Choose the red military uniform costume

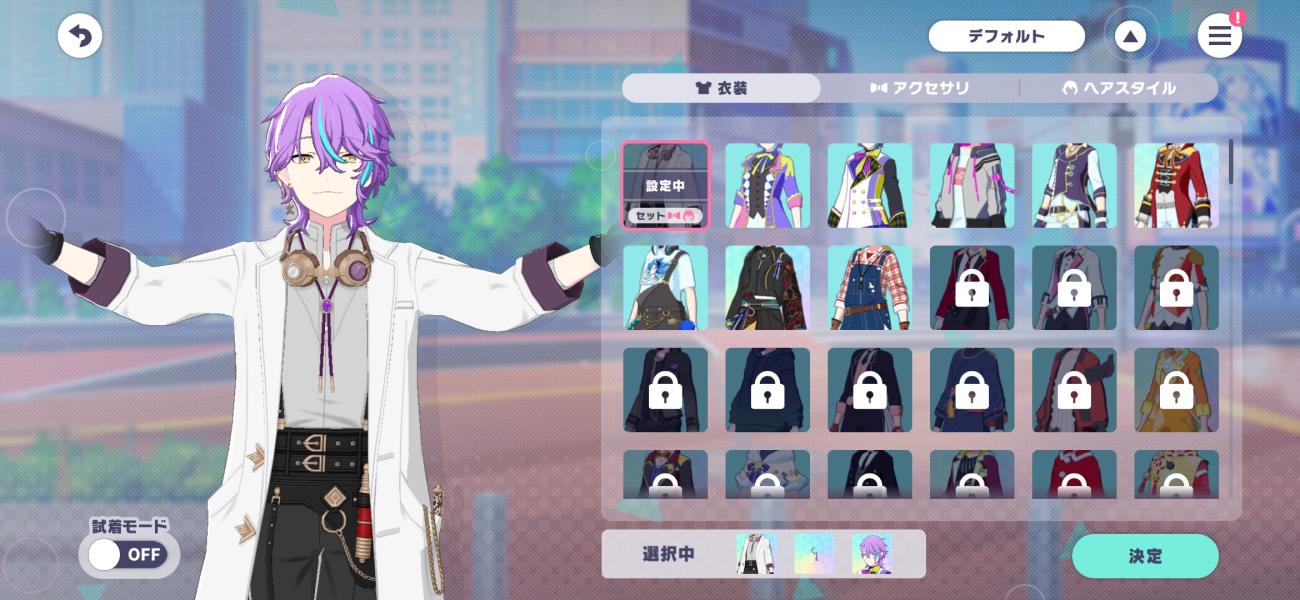[1176, 186]
